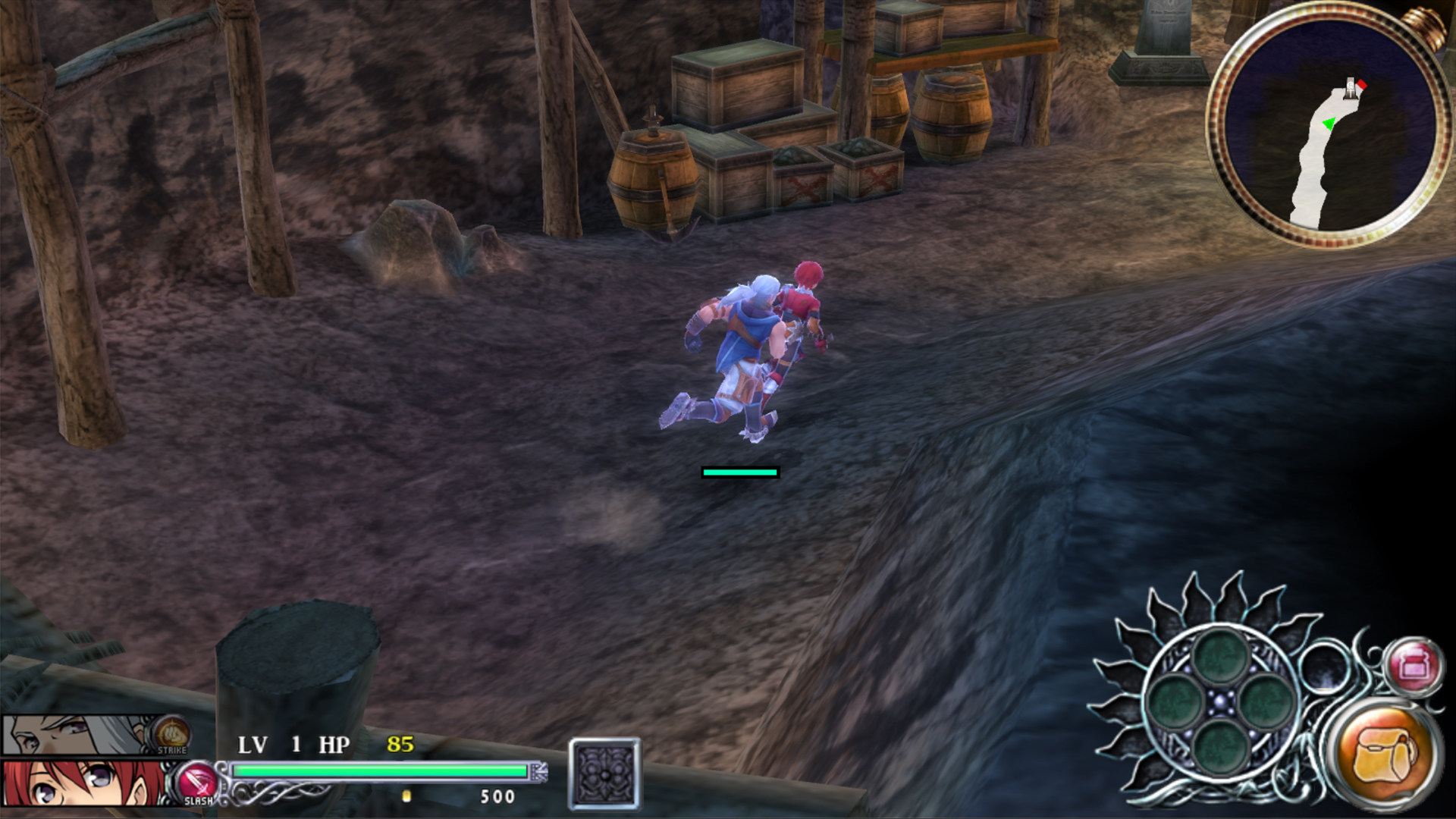This screenshot has height=819, width=1456.
Task: Tap the pink jar item button
Action: click(1414, 667)
